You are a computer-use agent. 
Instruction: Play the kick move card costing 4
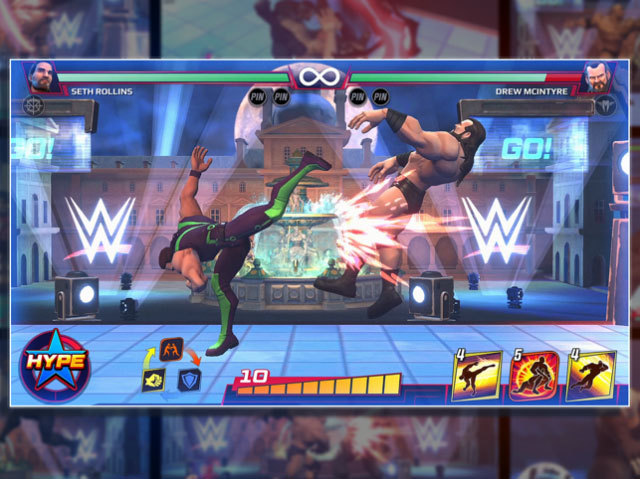click(476, 376)
